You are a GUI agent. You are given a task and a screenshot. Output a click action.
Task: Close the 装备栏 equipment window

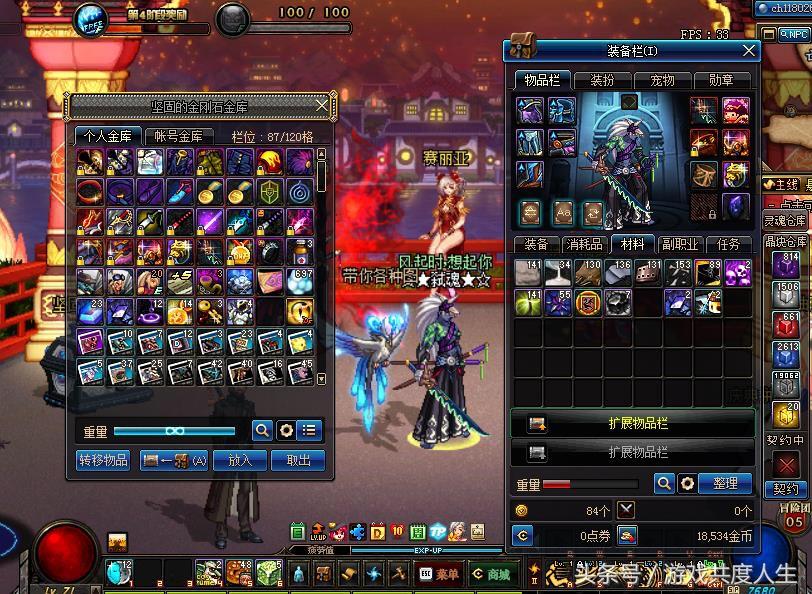click(x=749, y=50)
